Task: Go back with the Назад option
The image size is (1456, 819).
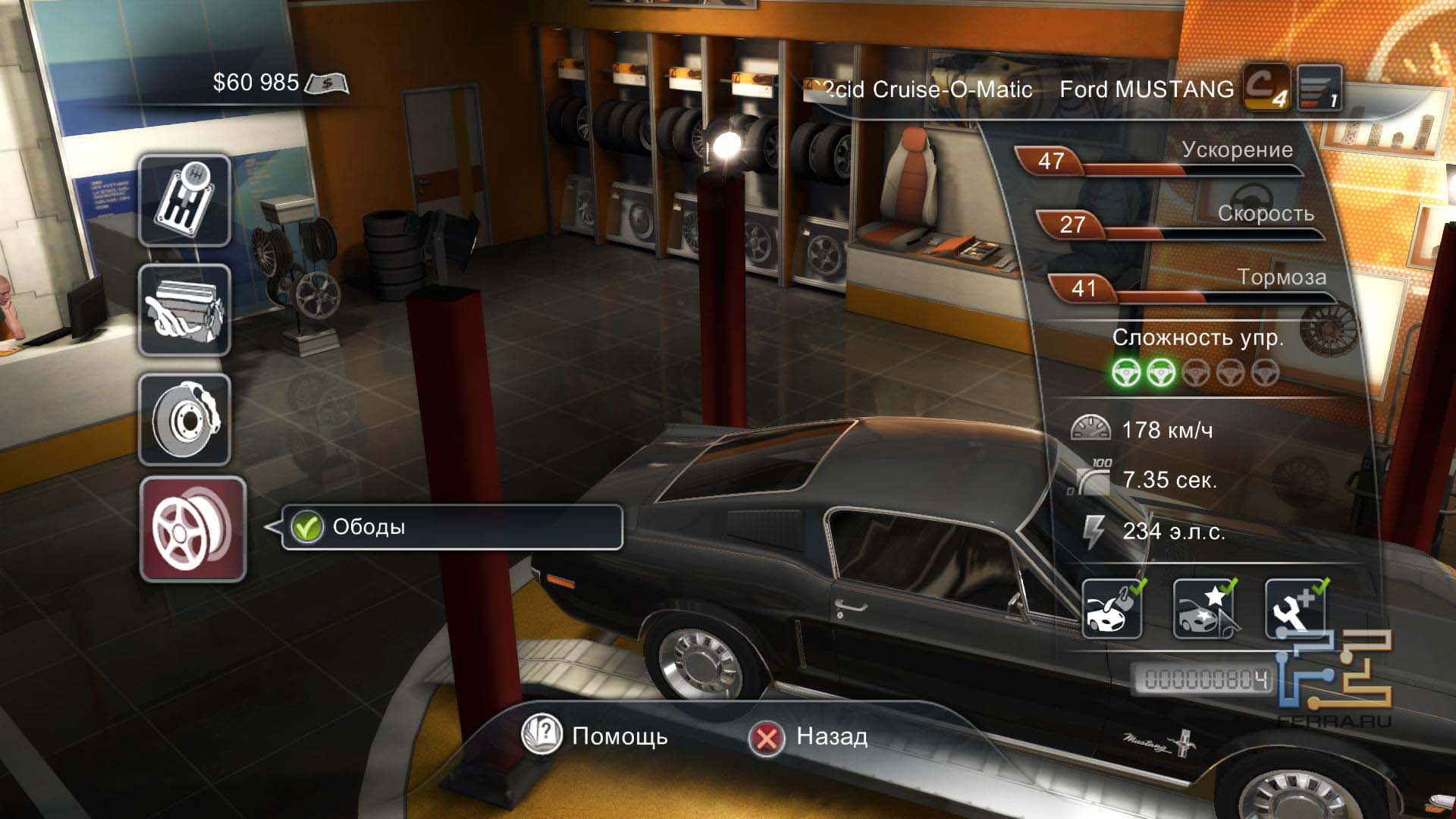Action: [x=808, y=736]
